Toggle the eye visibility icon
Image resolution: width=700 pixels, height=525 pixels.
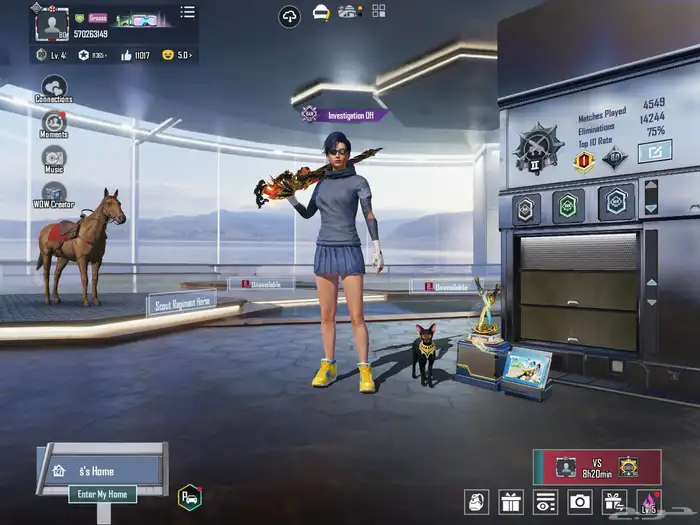click(x=545, y=502)
